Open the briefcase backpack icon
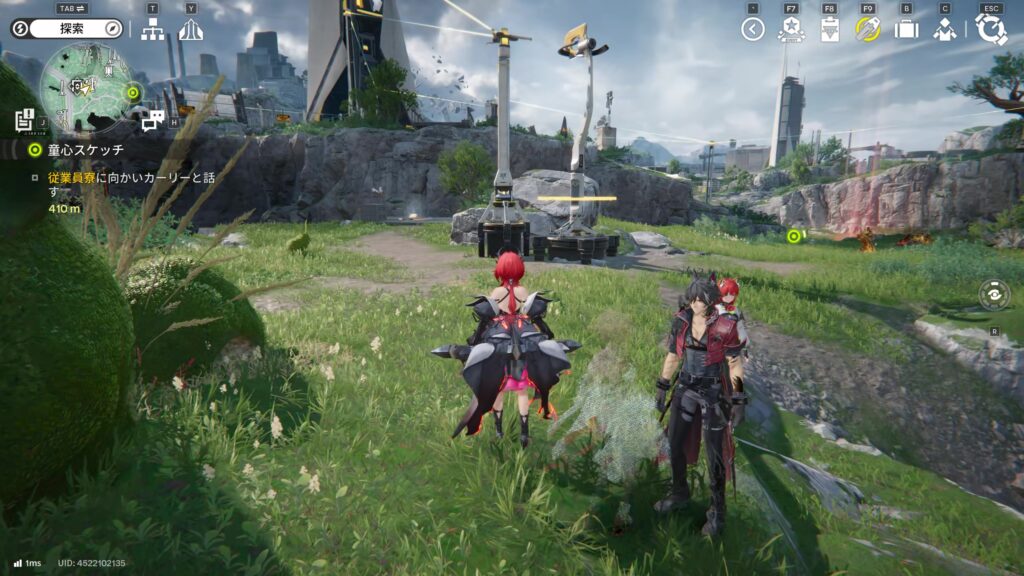The width and height of the screenshot is (1024, 576). pos(906,29)
